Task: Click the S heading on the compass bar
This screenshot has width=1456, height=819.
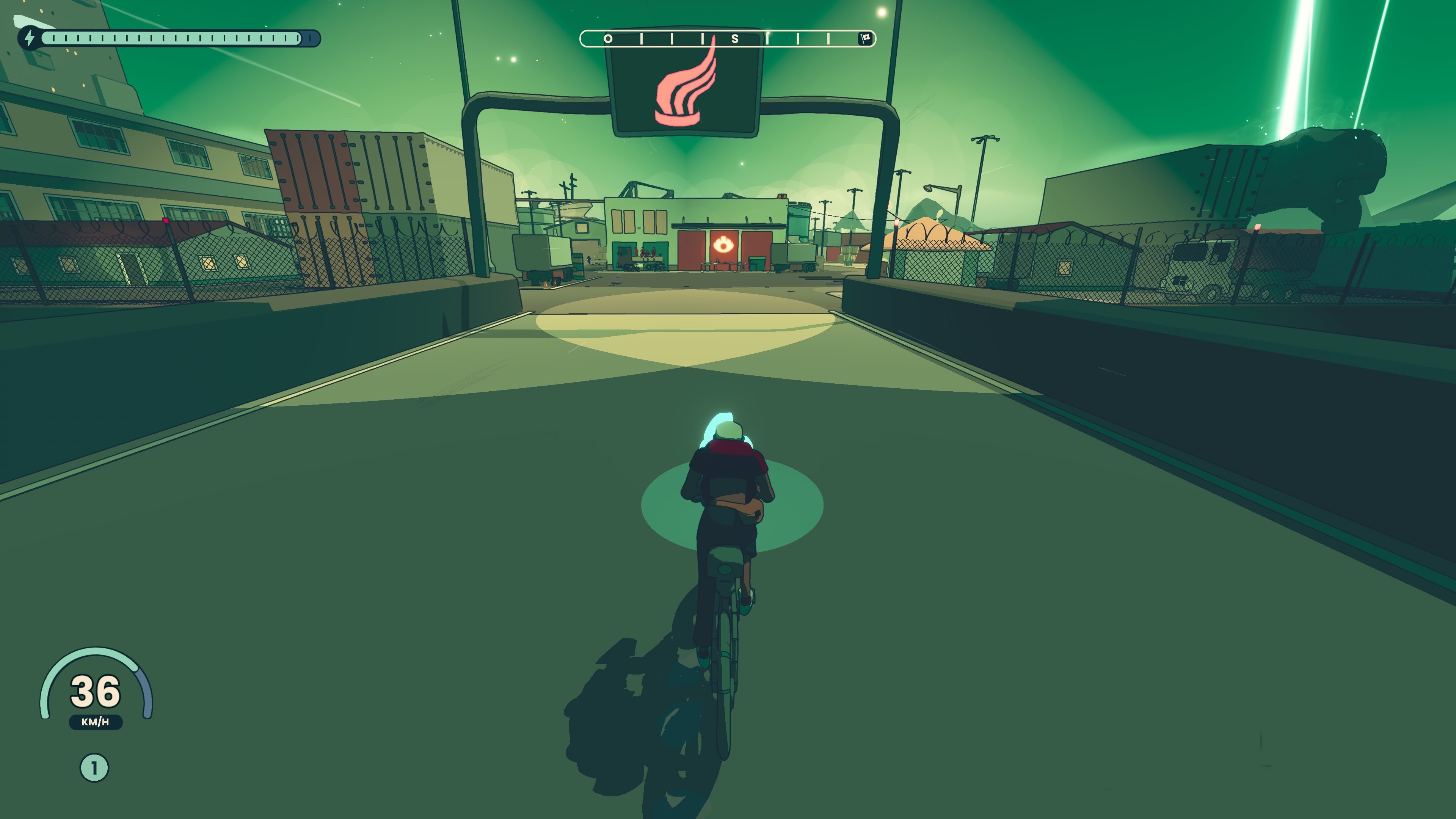Action: tap(735, 39)
